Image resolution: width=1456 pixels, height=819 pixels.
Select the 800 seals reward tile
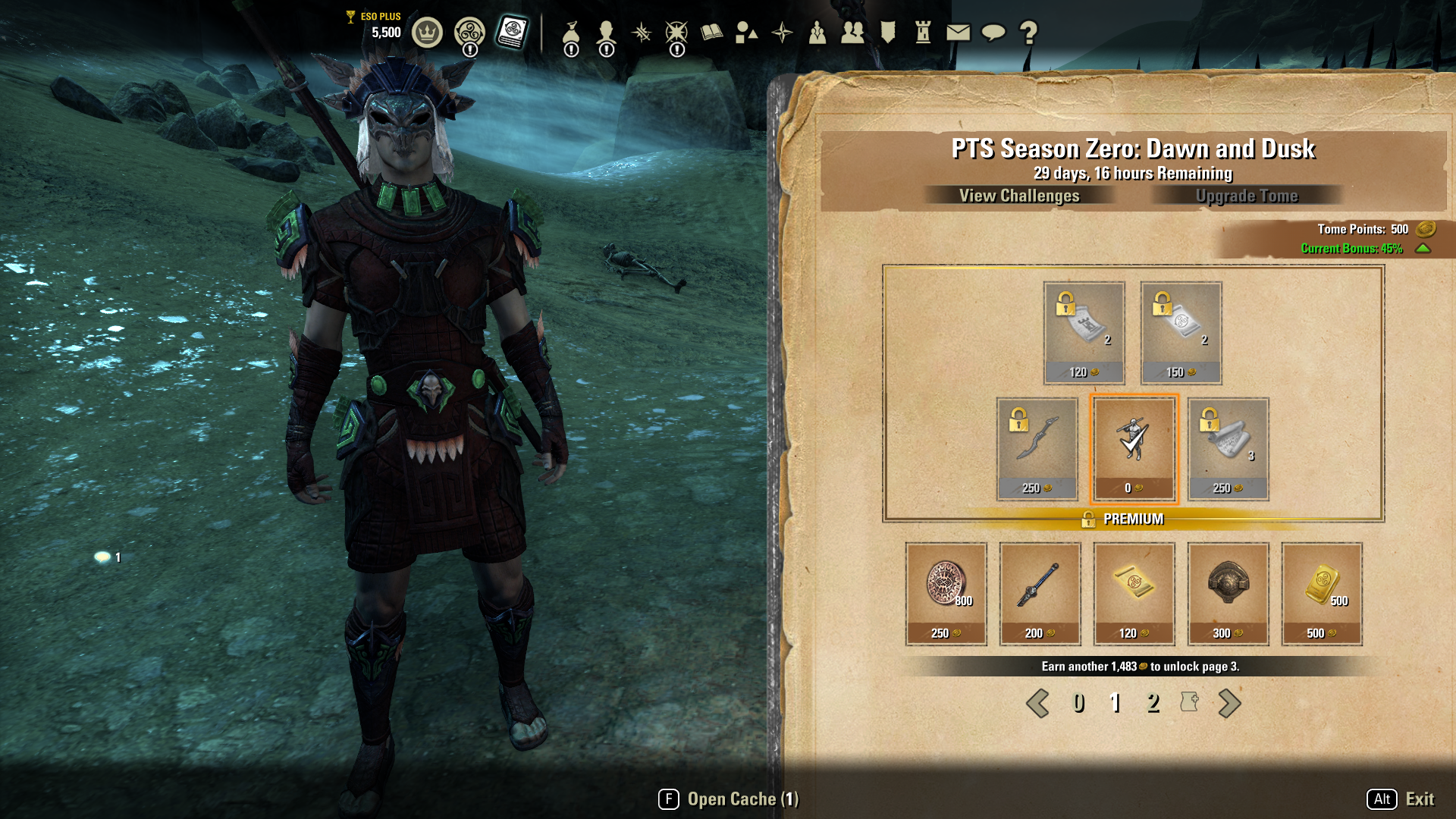point(946,593)
